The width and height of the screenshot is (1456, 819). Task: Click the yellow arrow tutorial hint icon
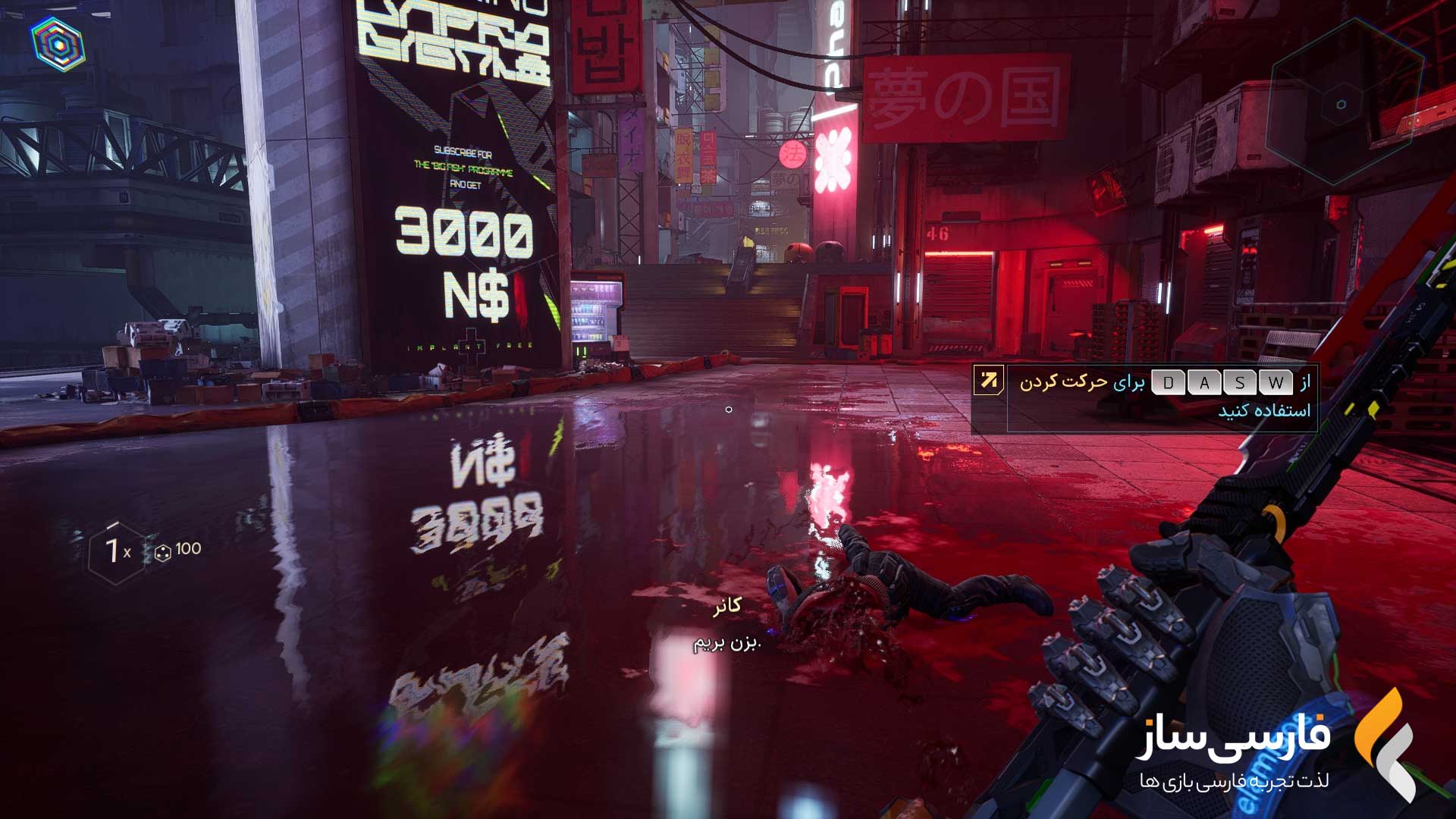point(989,380)
